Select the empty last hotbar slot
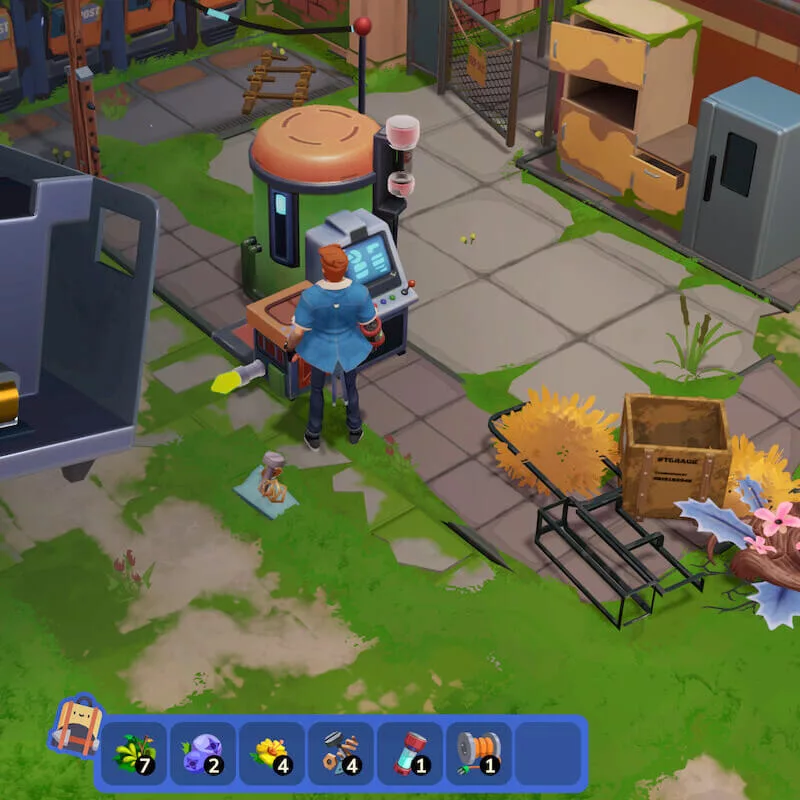This screenshot has height=800, width=800. point(547,753)
